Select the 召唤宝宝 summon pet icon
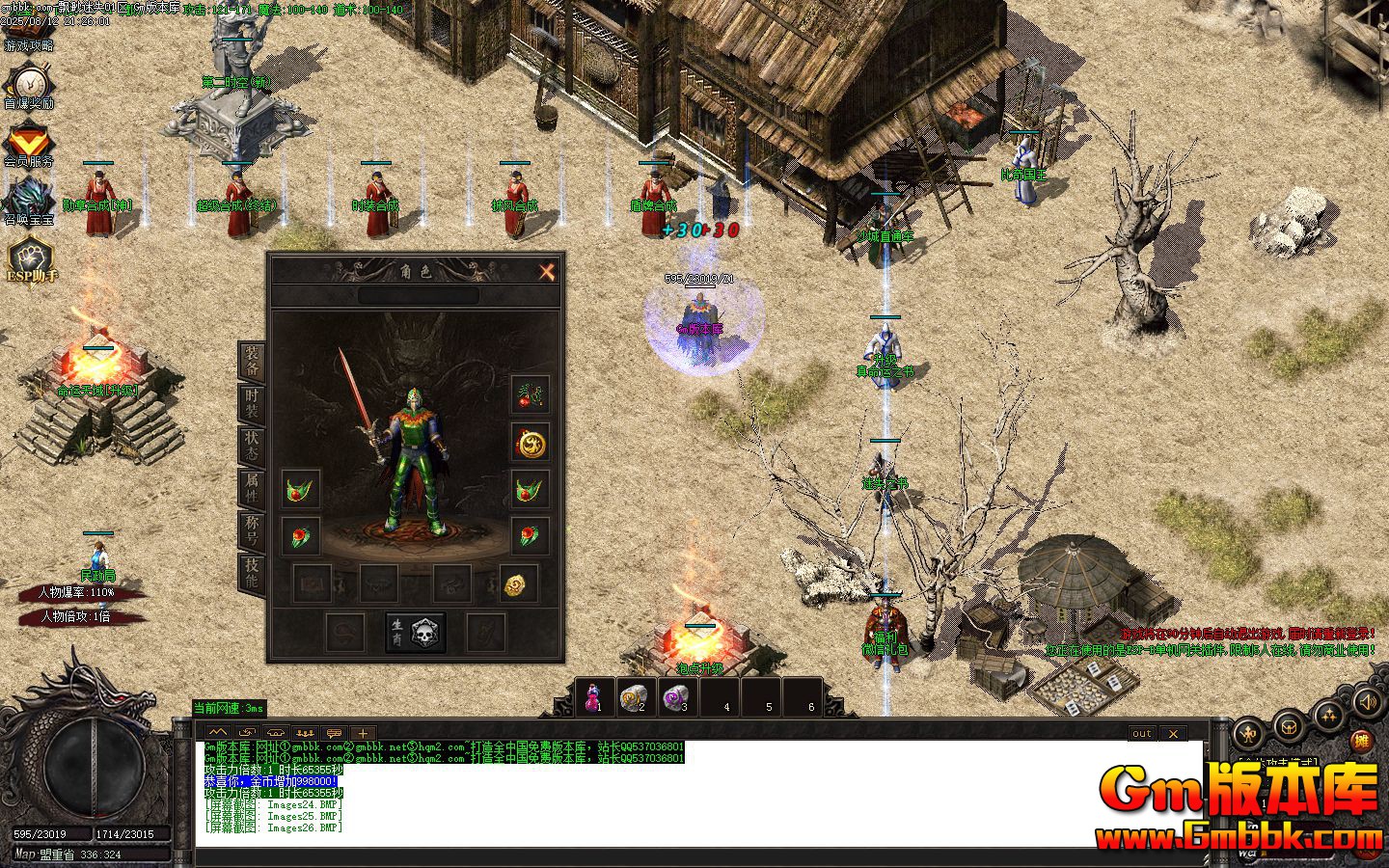1389x868 pixels. click(x=31, y=192)
